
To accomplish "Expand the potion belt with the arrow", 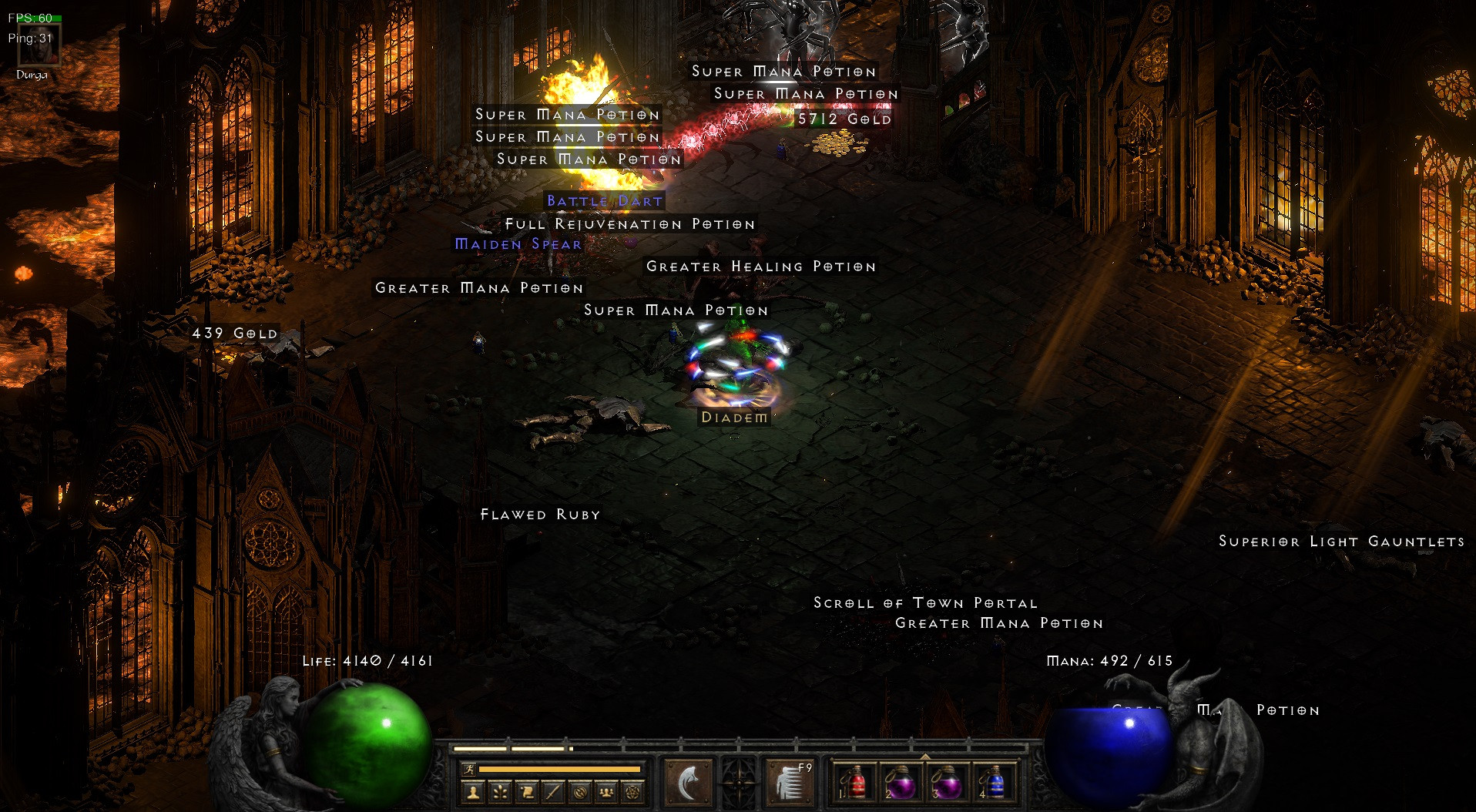I will click(x=925, y=757).
